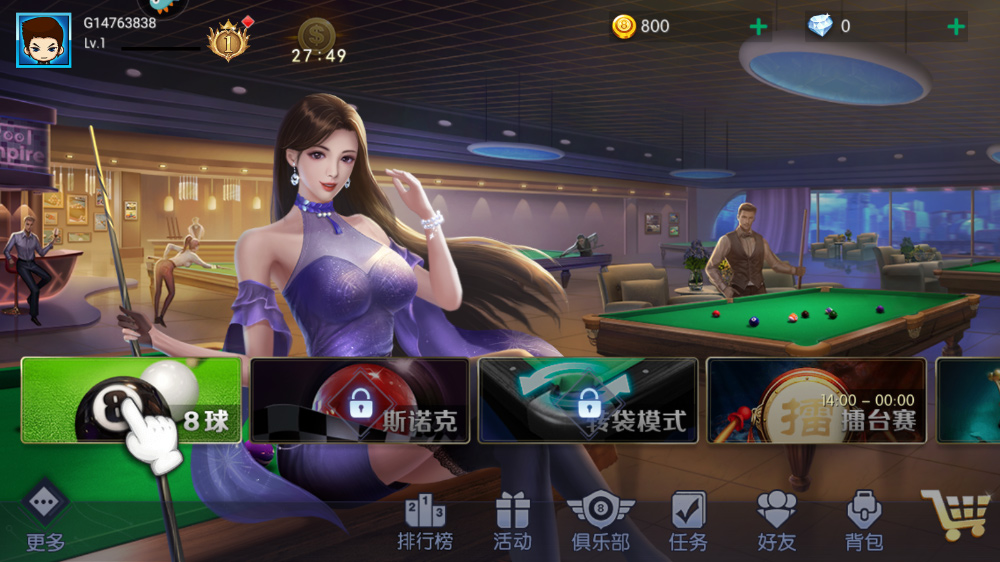The width and height of the screenshot is (1000, 562).
Task: Open the 更多 menu
Action: click(45, 518)
